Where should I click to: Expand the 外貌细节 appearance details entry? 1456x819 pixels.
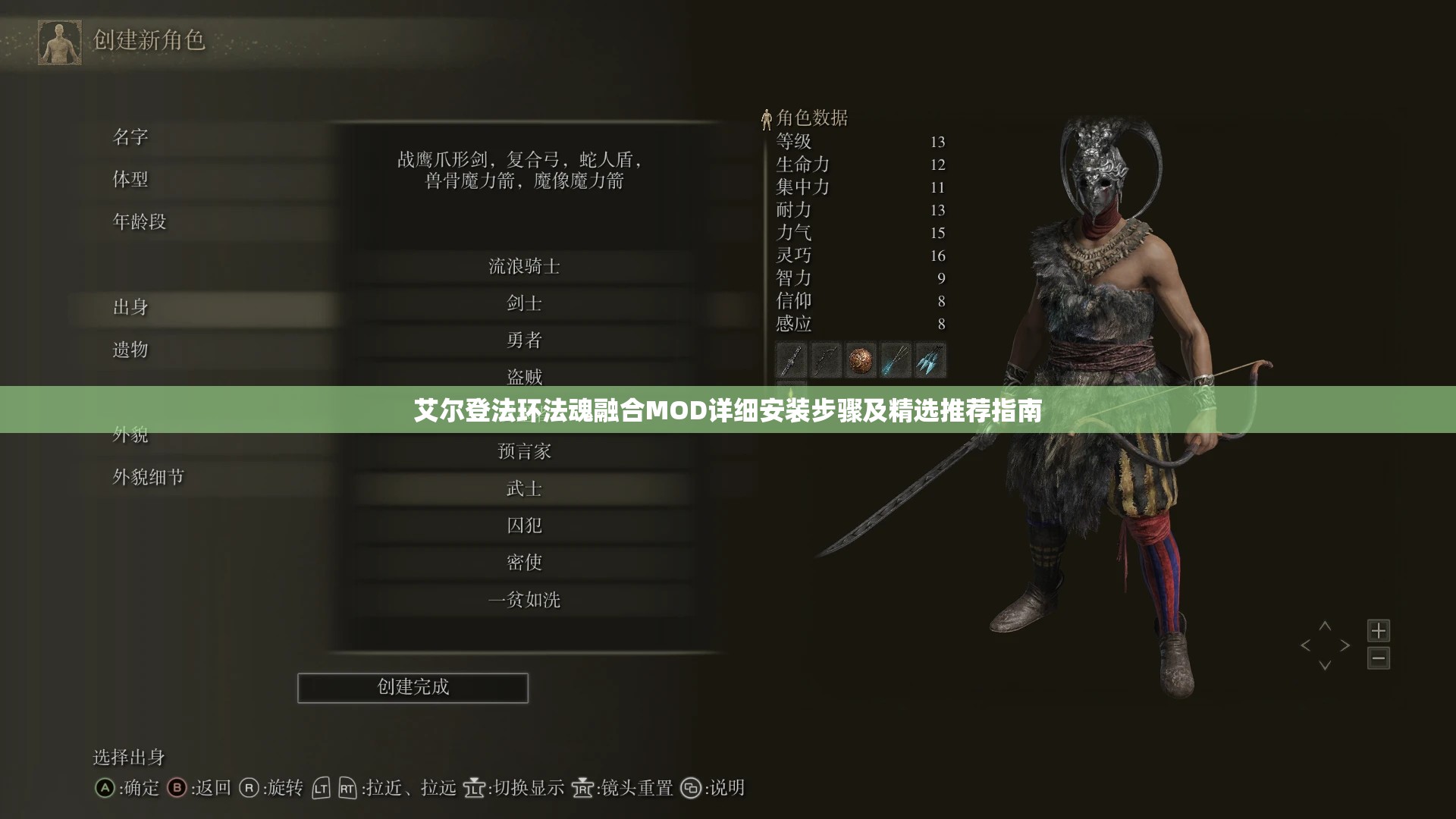point(149,478)
